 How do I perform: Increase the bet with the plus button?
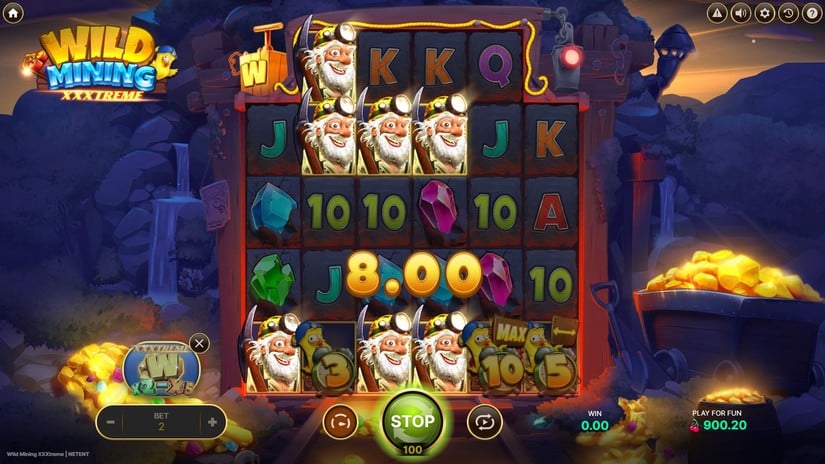pyautogui.click(x=212, y=423)
